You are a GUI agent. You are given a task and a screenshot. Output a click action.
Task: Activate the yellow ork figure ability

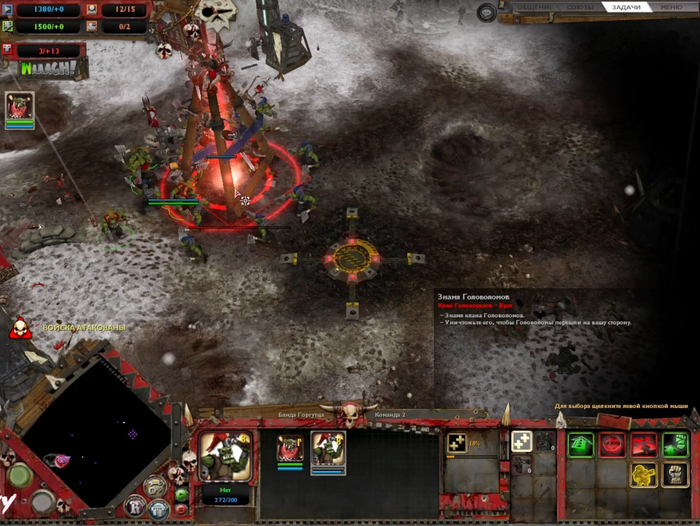click(x=643, y=474)
